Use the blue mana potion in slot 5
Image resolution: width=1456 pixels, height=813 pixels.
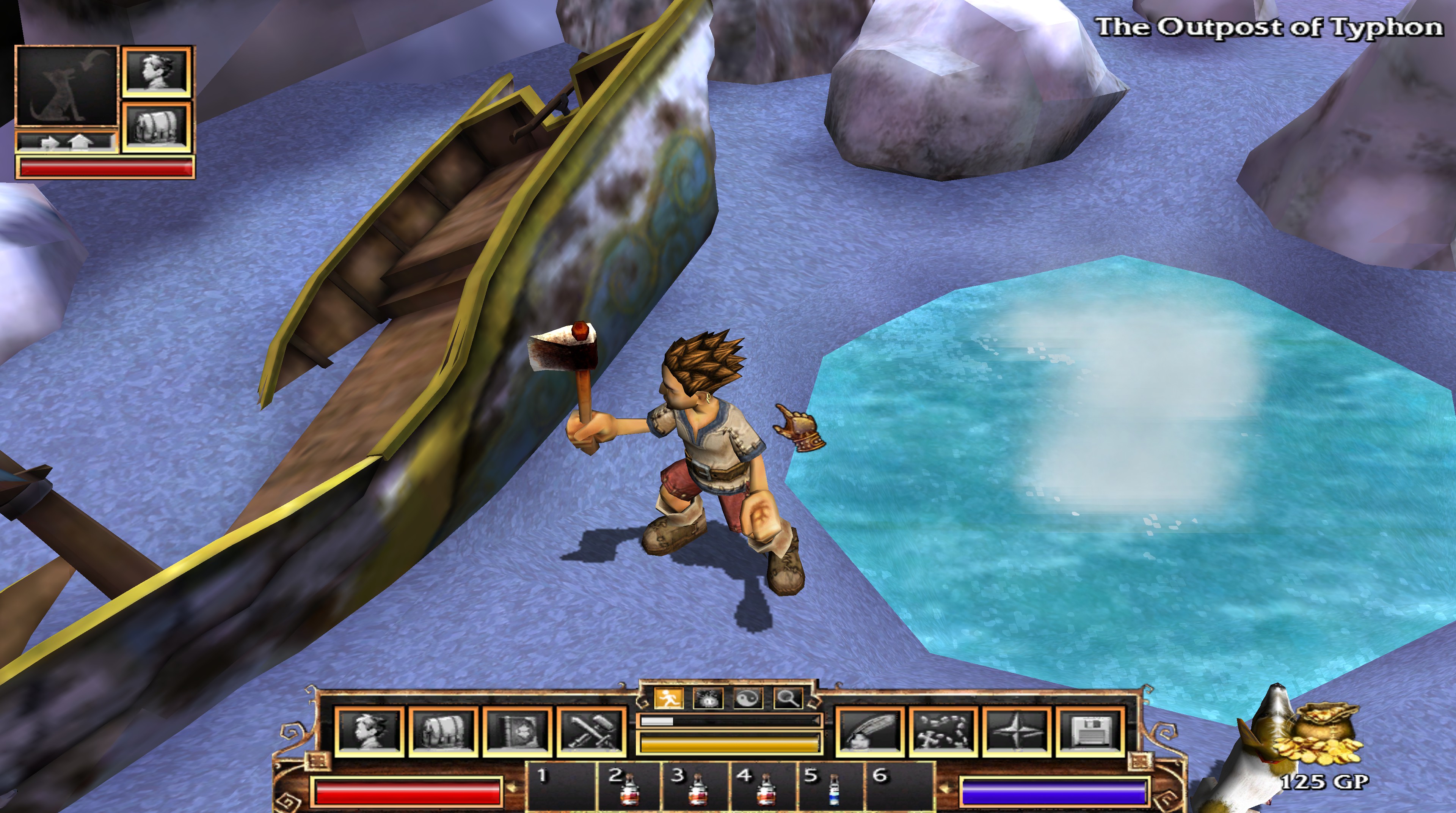(x=832, y=789)
